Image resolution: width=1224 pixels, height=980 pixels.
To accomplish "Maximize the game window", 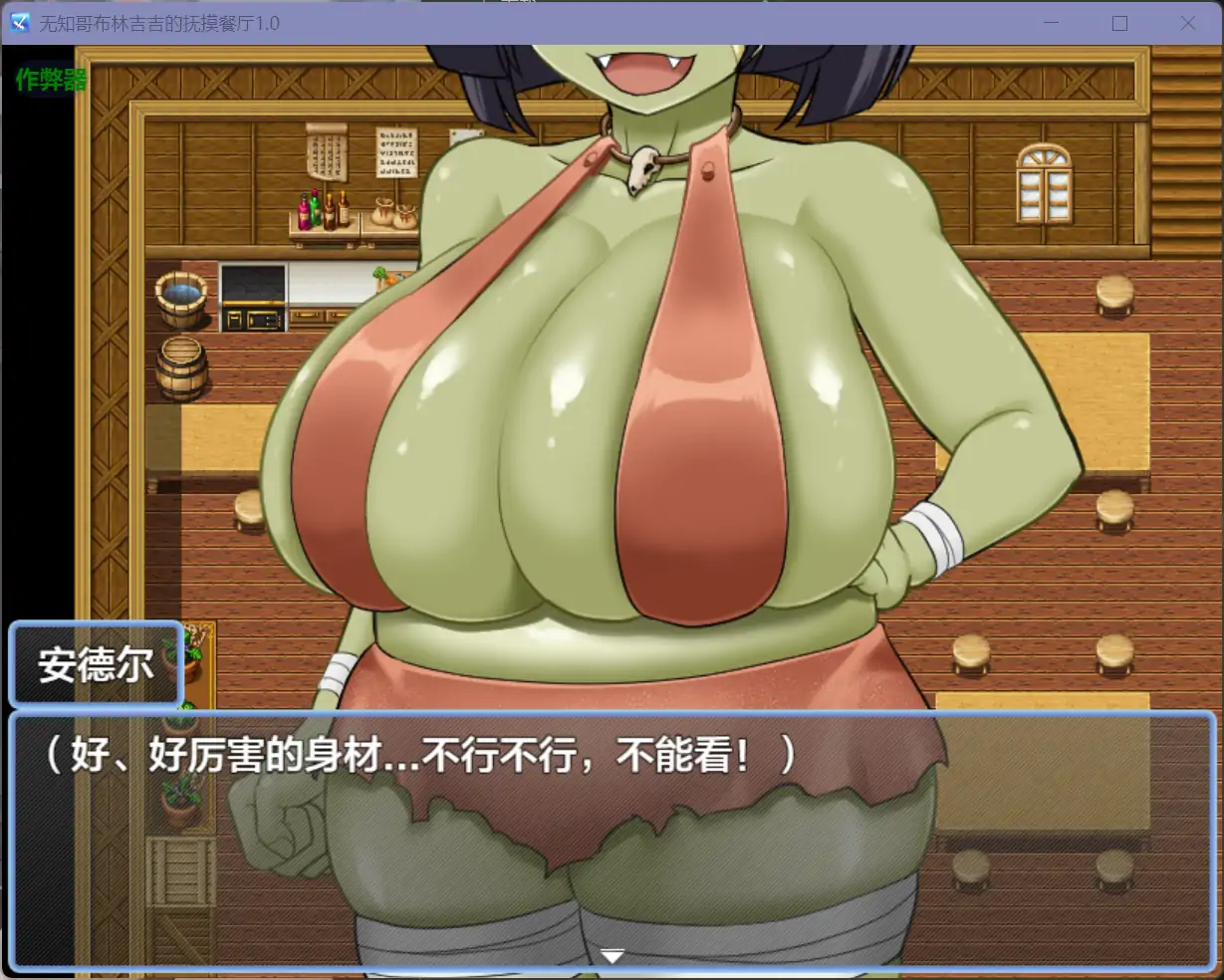I will pos(1119,23).
